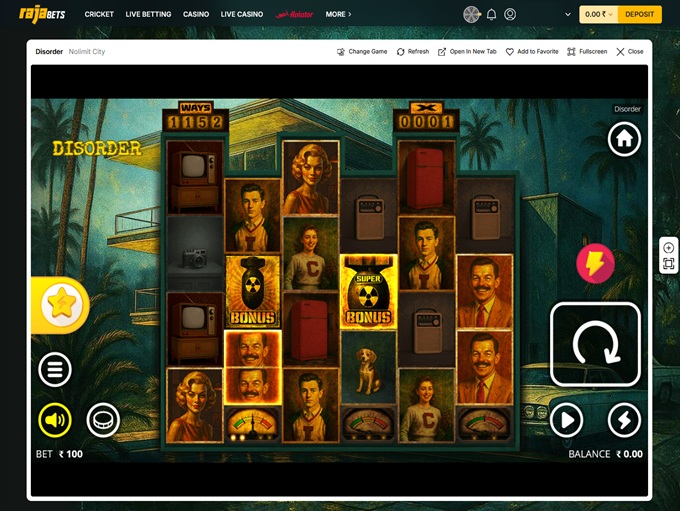
Task: Spin the reels with the large spin button
Action: coord(595,345)
